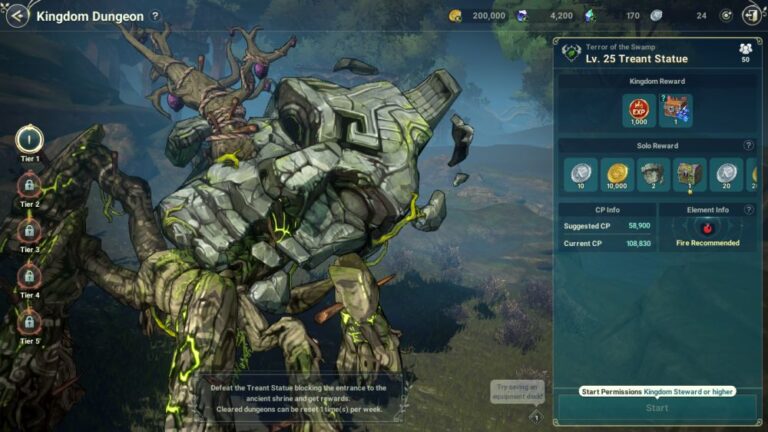Select locked Tier 3 dungeon
768x432 pixels.
tap(30, 231)
